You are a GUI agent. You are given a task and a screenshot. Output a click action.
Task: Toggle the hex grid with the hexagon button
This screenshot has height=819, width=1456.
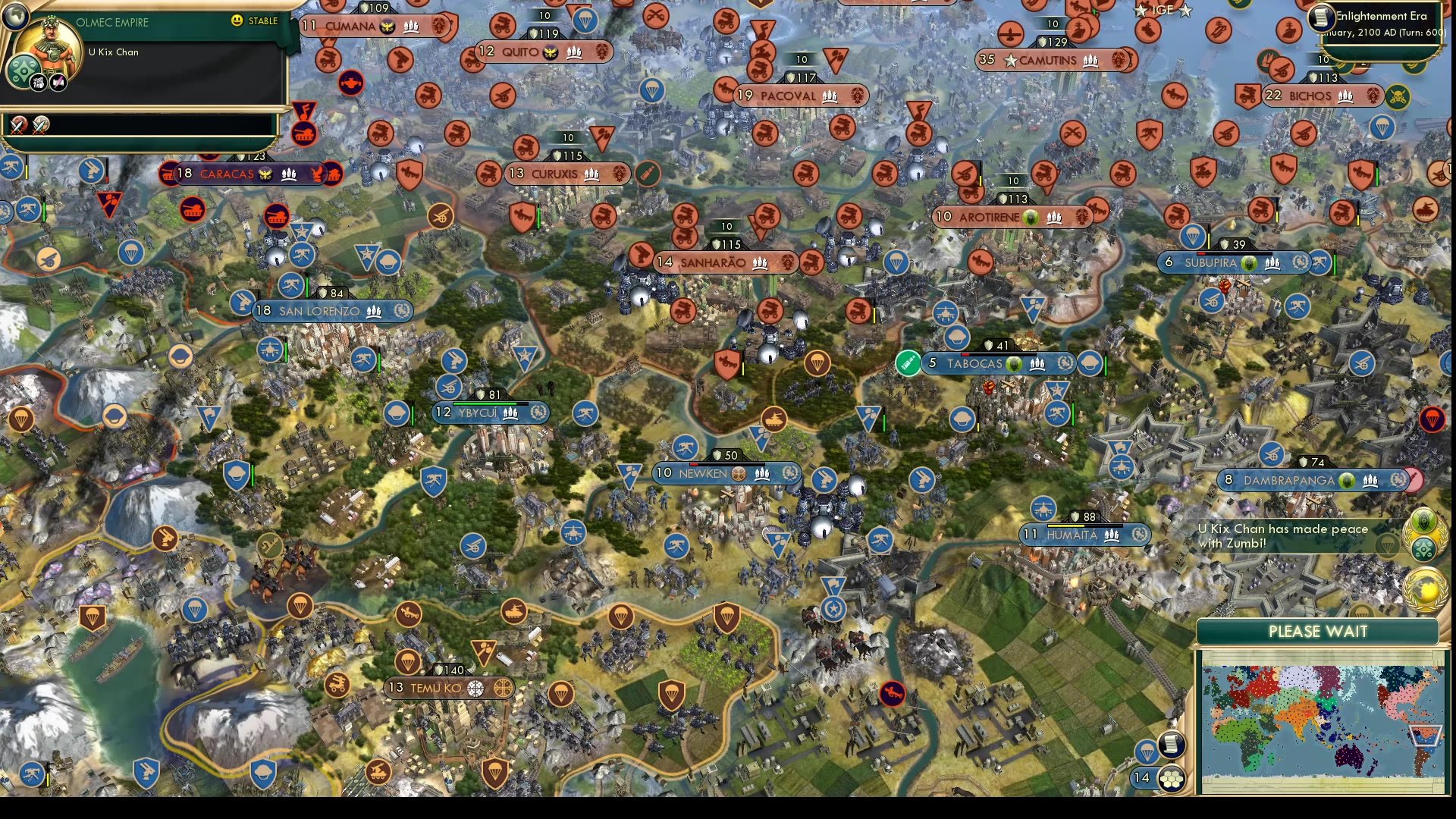[x=1171, y=780]
